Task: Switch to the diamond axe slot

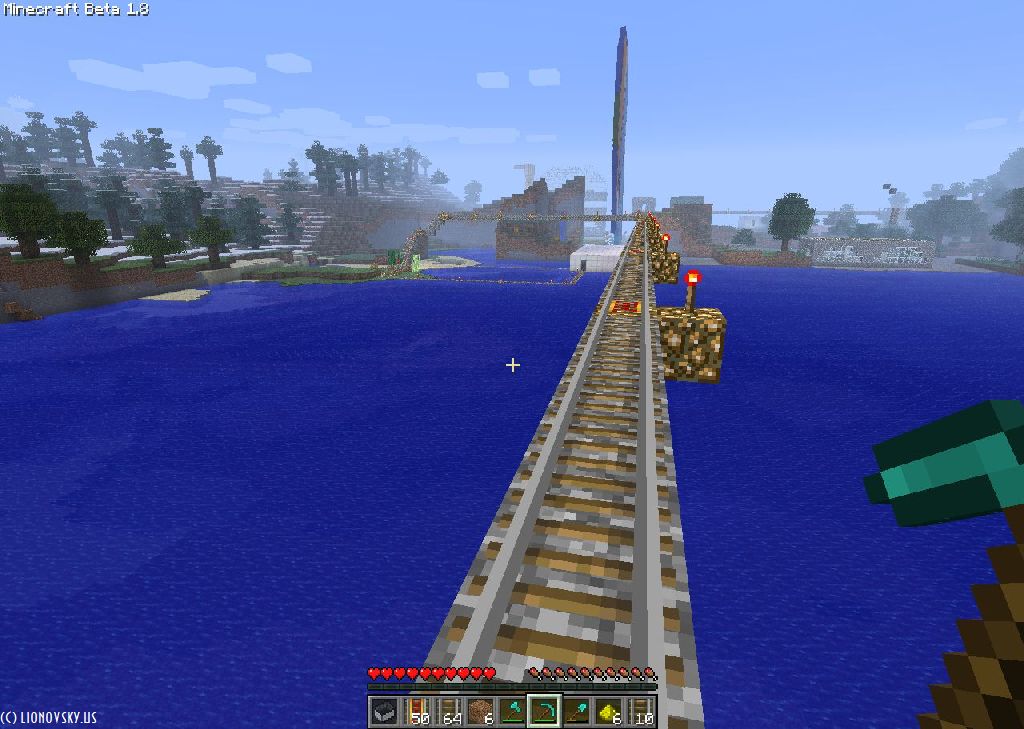Action: (x=512, y=711)
